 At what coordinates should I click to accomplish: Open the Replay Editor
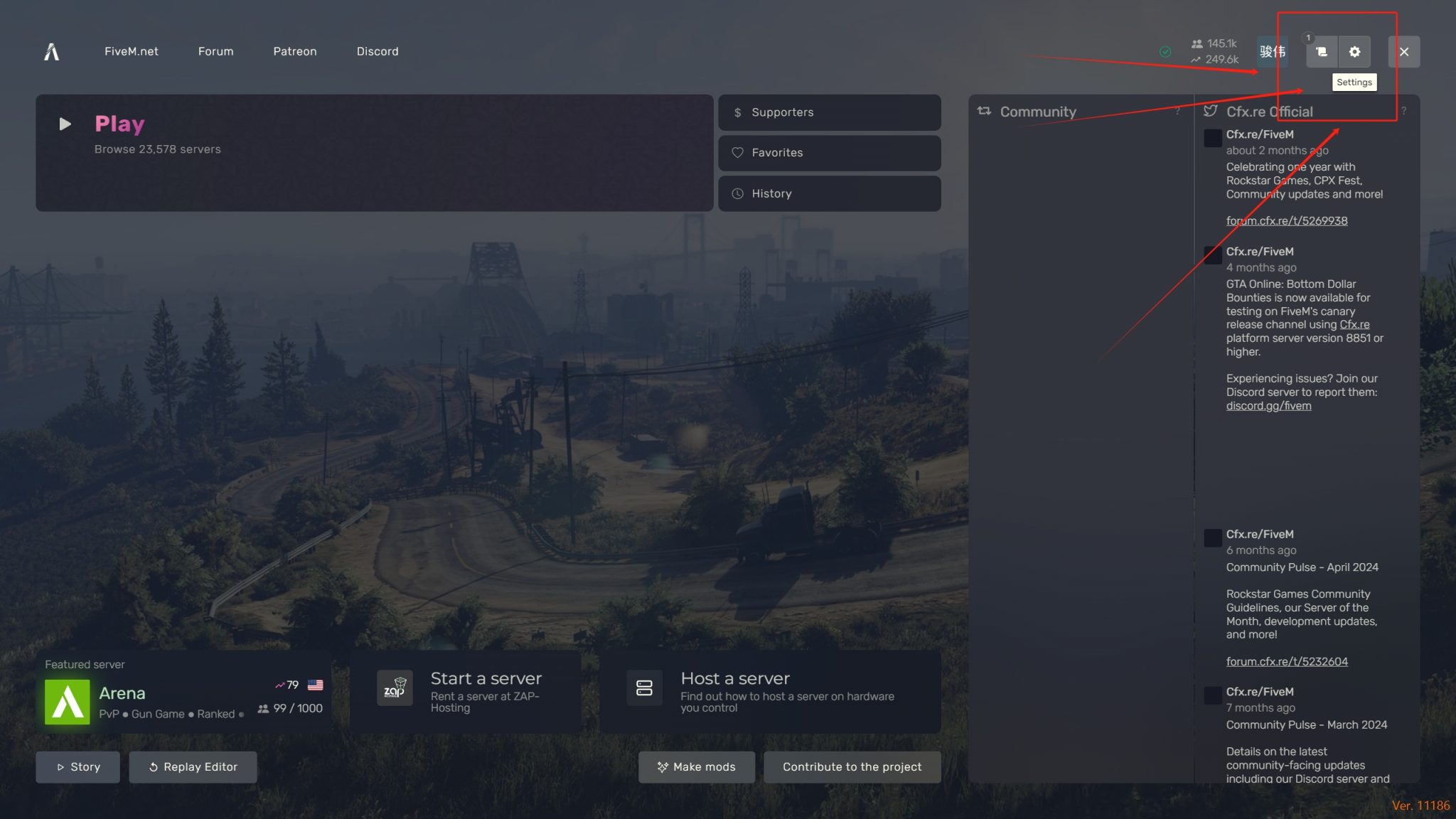(x=193, y=766)
